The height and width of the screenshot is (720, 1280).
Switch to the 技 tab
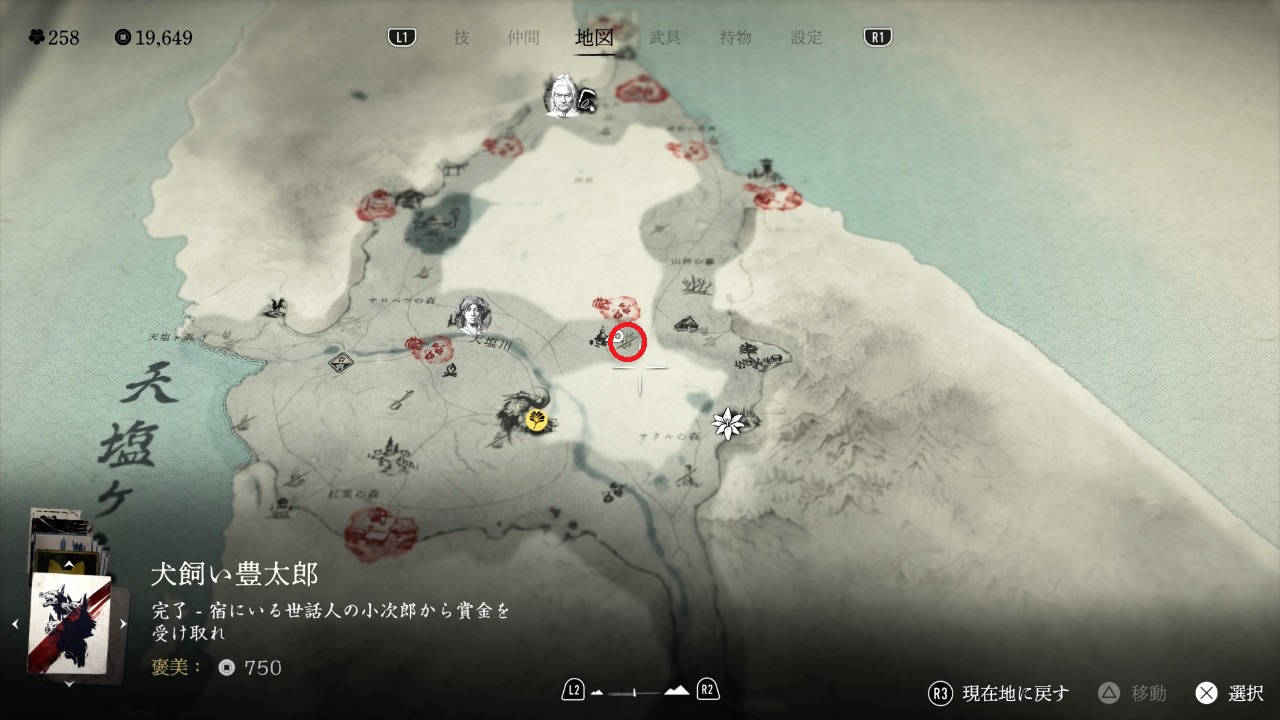(x=461, y=38)
